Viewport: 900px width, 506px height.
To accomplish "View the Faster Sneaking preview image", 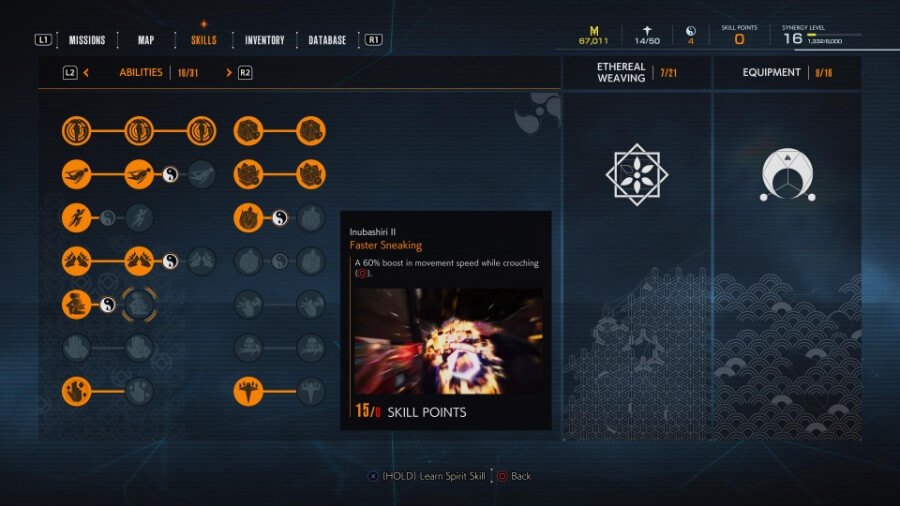I will coord(448,341).
